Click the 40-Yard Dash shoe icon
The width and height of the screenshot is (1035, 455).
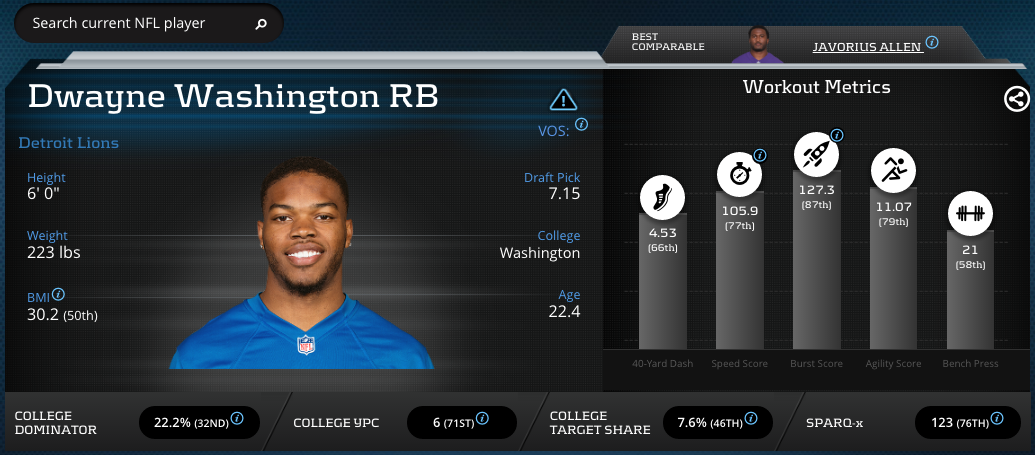point(663,195)
